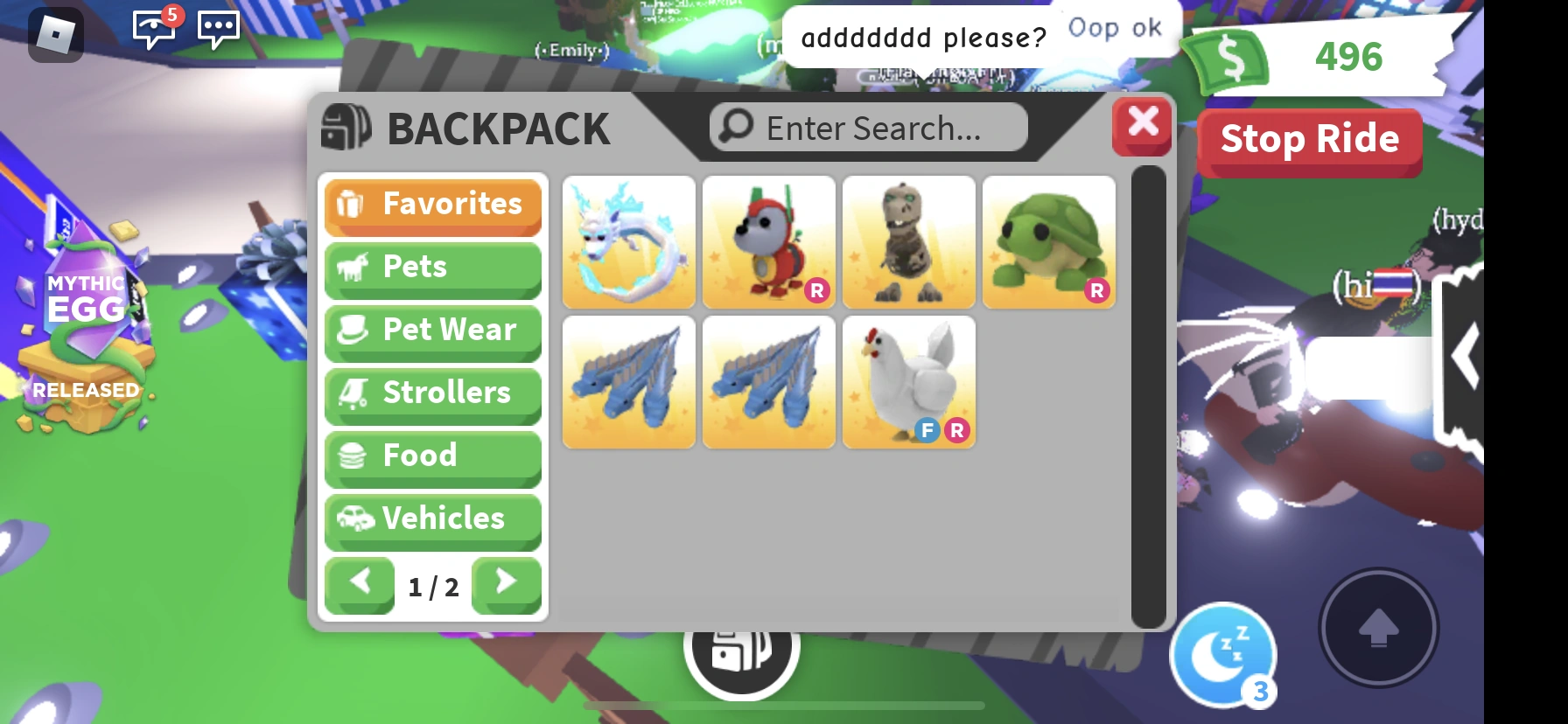The height and width of the screenshot is (724, 1568).
Task: Open the Pets category in backpack
Action: (x=432, y=268)
